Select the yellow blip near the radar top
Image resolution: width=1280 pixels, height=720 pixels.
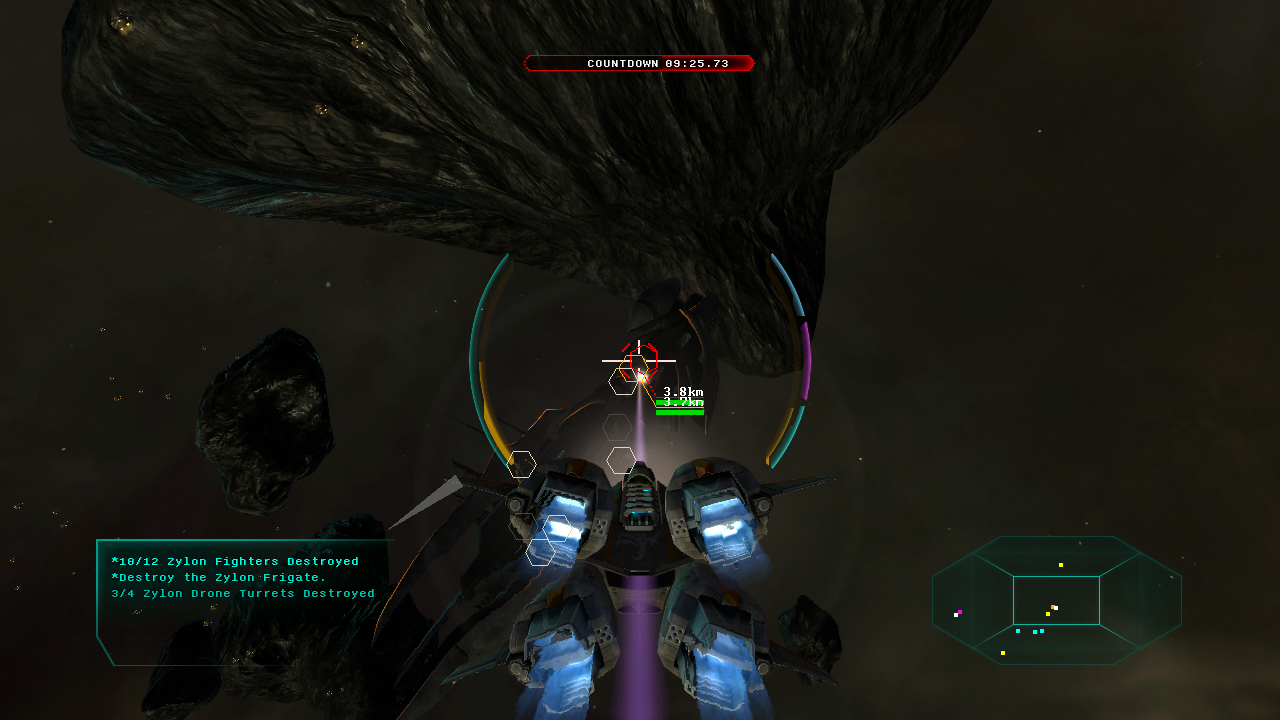click(1061, 565)
